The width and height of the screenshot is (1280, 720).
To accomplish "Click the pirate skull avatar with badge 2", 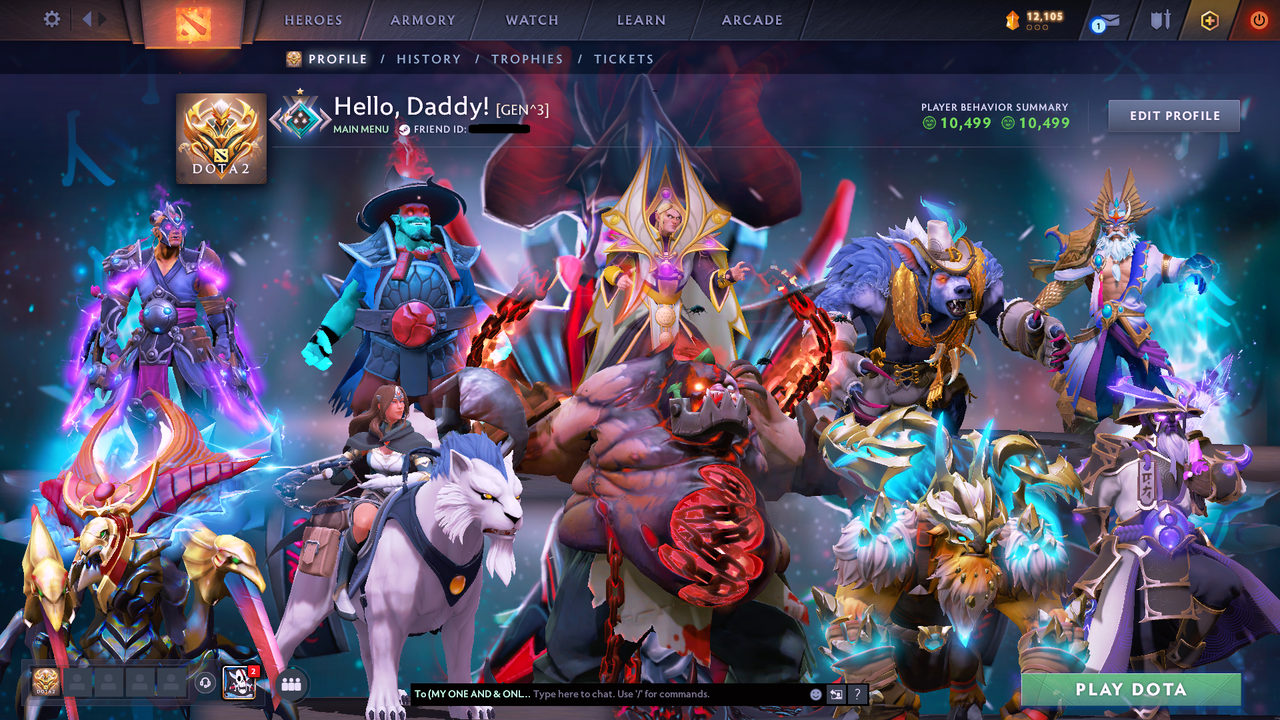I will (238, 682).
